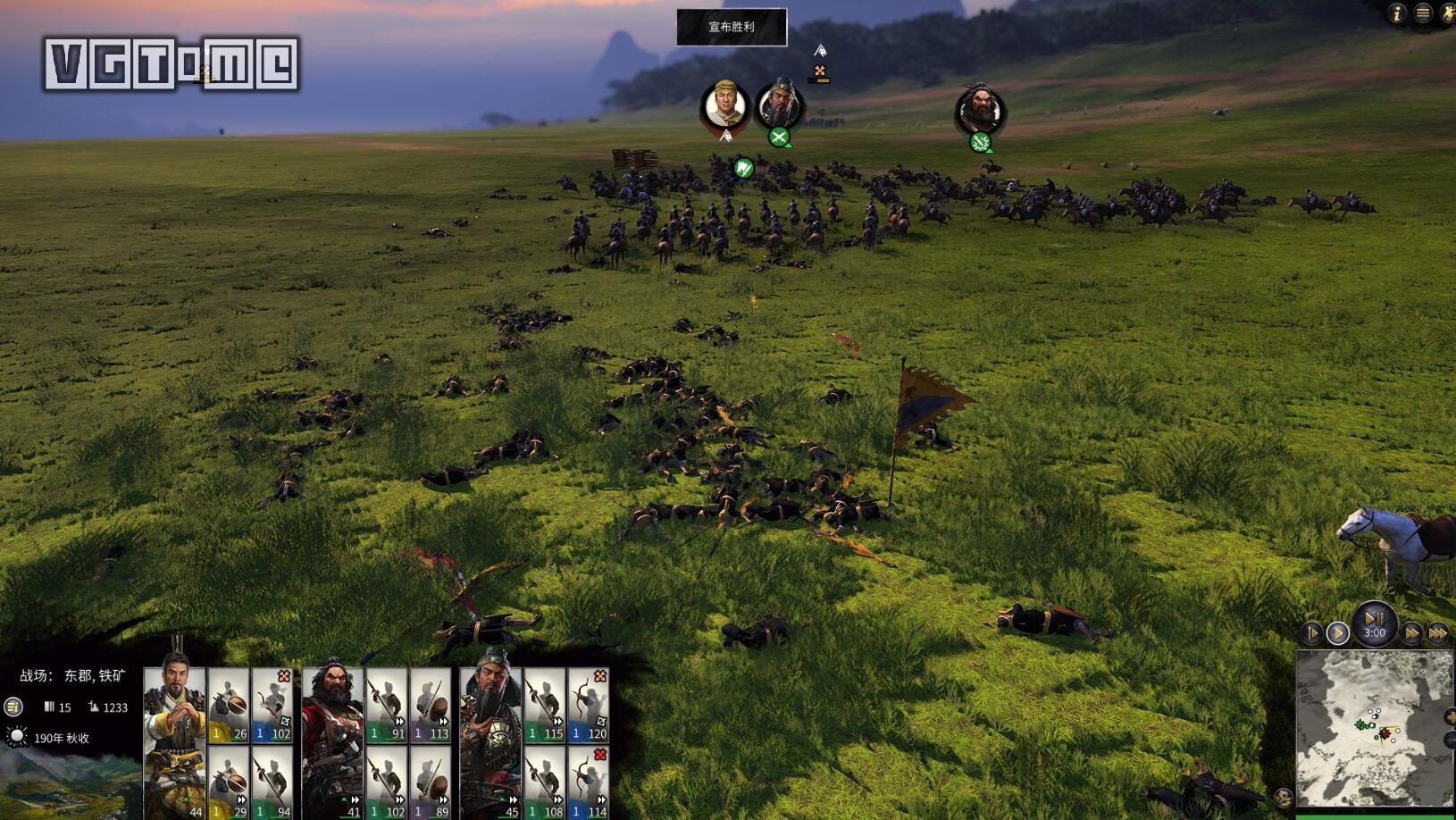
Task: Set battle speed to double fast-forward
Action: click(x=1412, y=633)
